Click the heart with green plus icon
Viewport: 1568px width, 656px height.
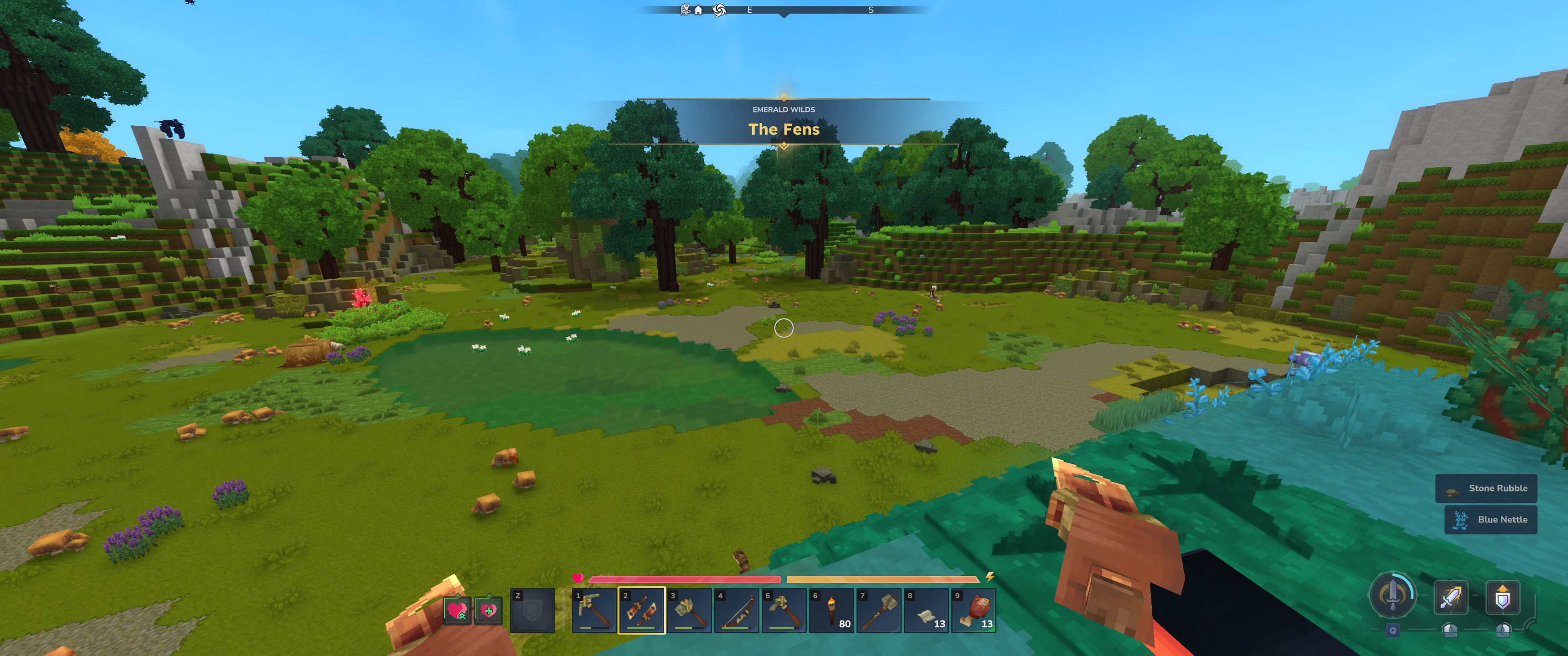point(489,610)
